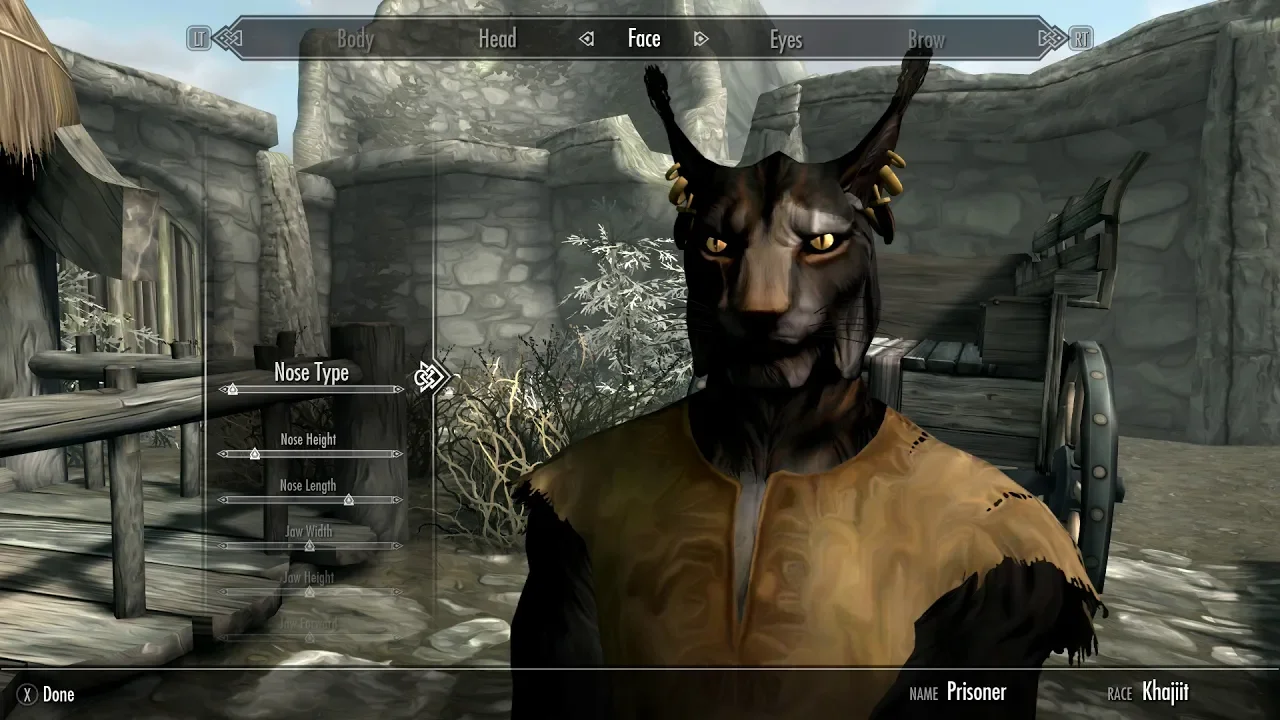This screenshot has width=1280, height=720.
Task: Edit the character name Prisoner
Action: [975, 692]
